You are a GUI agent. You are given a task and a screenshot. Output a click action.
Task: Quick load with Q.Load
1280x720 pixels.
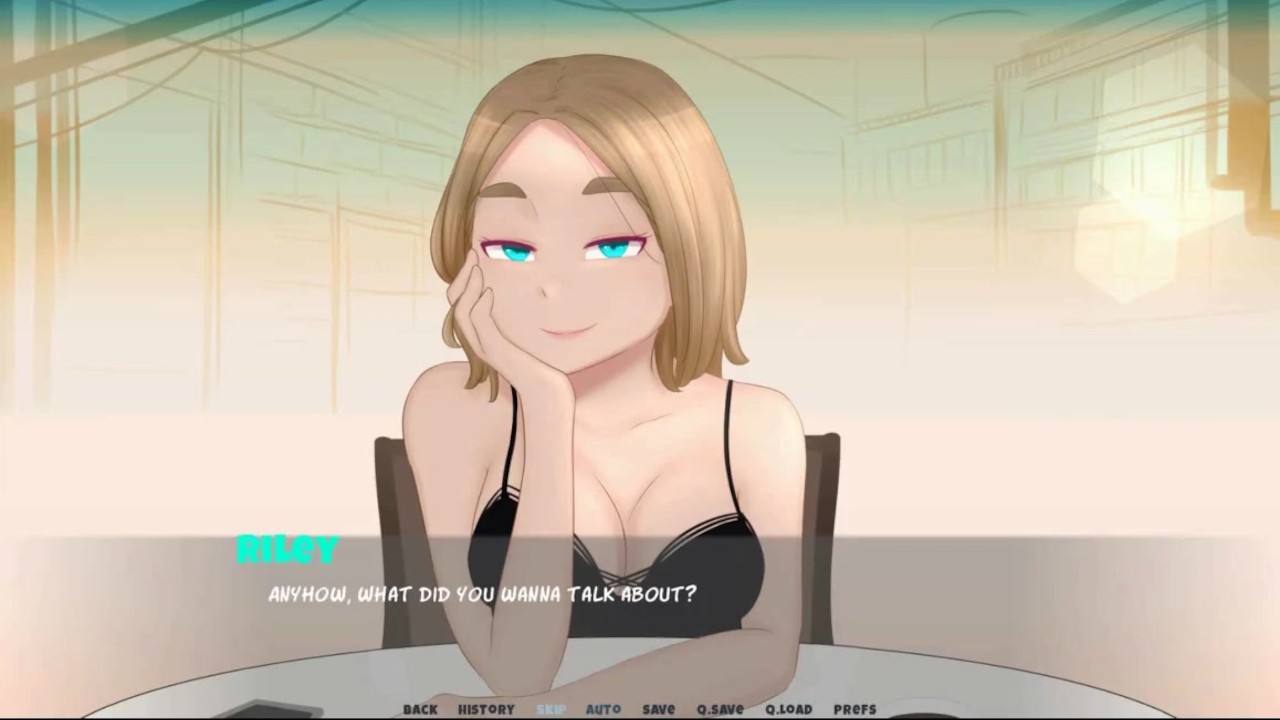click(x=788, y=709)
